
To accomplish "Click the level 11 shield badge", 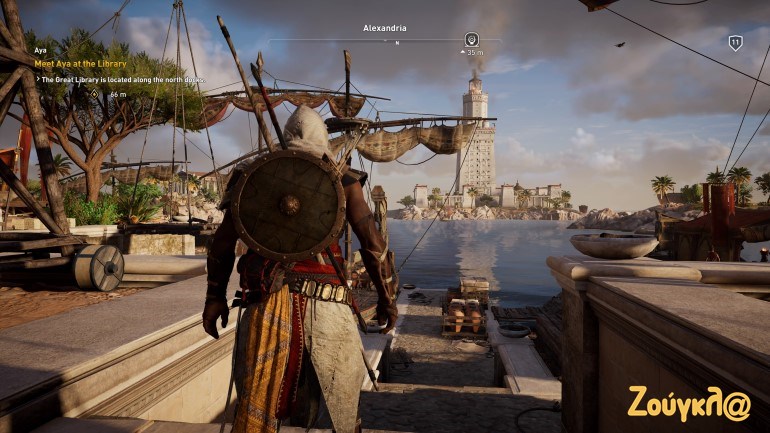I will [x=735, y=43].
